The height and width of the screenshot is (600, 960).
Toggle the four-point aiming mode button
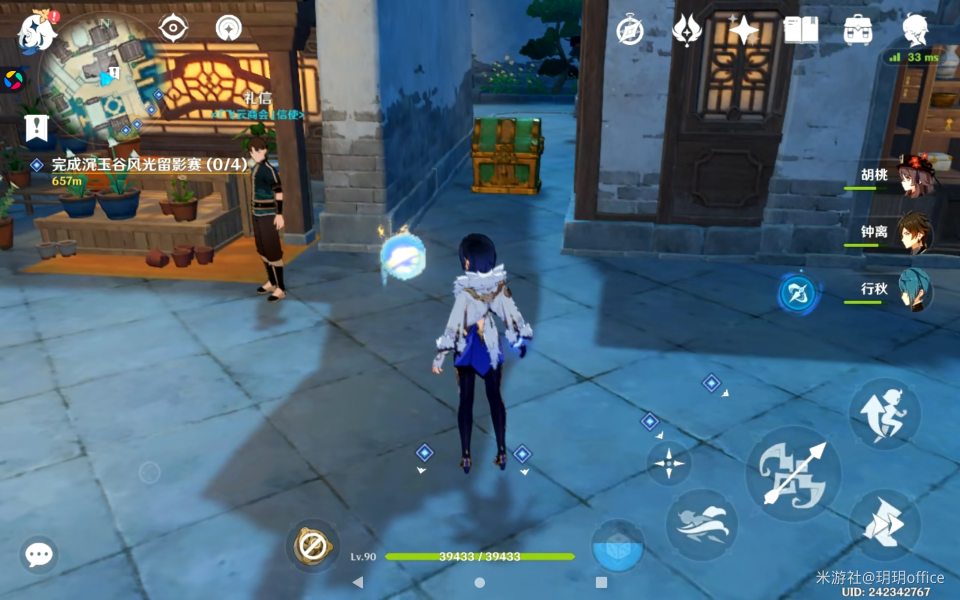[668, 463]
